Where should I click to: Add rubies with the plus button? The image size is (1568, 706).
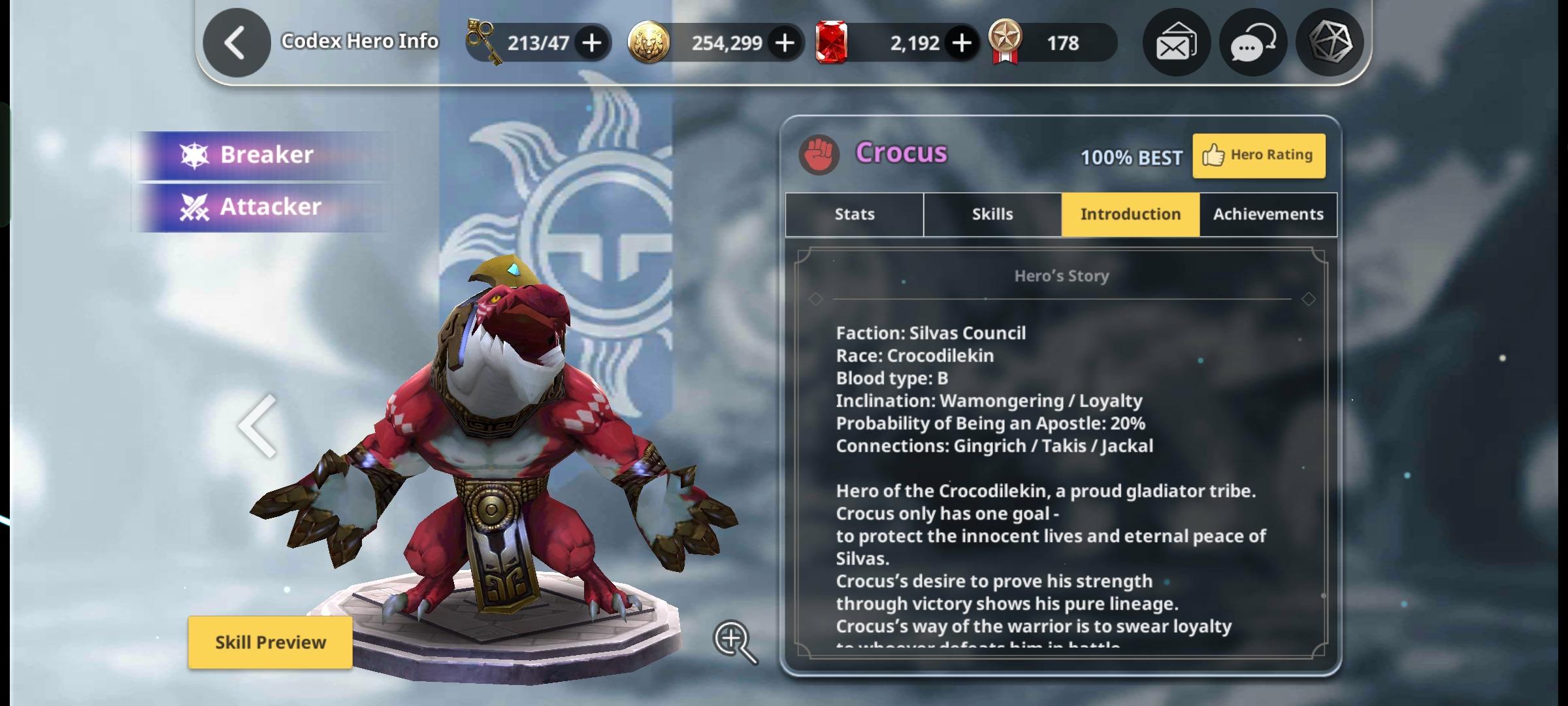click(x=961, y=43)
